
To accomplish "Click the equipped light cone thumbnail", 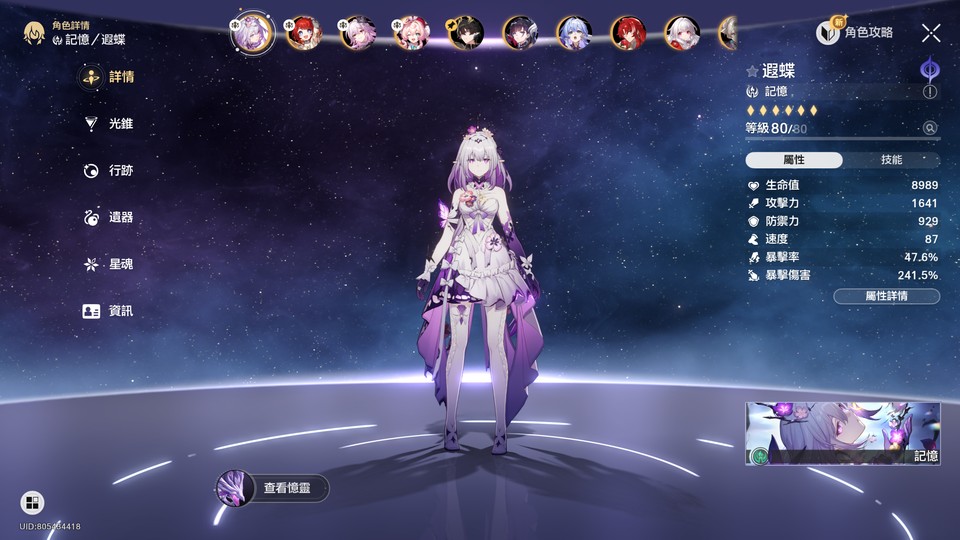I will pyautogui.click(x=842, y=434).
